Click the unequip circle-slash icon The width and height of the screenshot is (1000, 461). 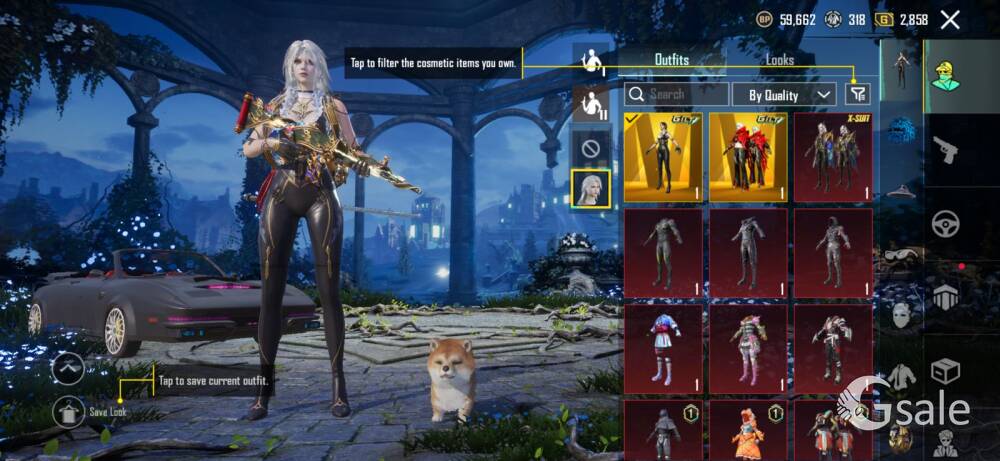point(590,147)
